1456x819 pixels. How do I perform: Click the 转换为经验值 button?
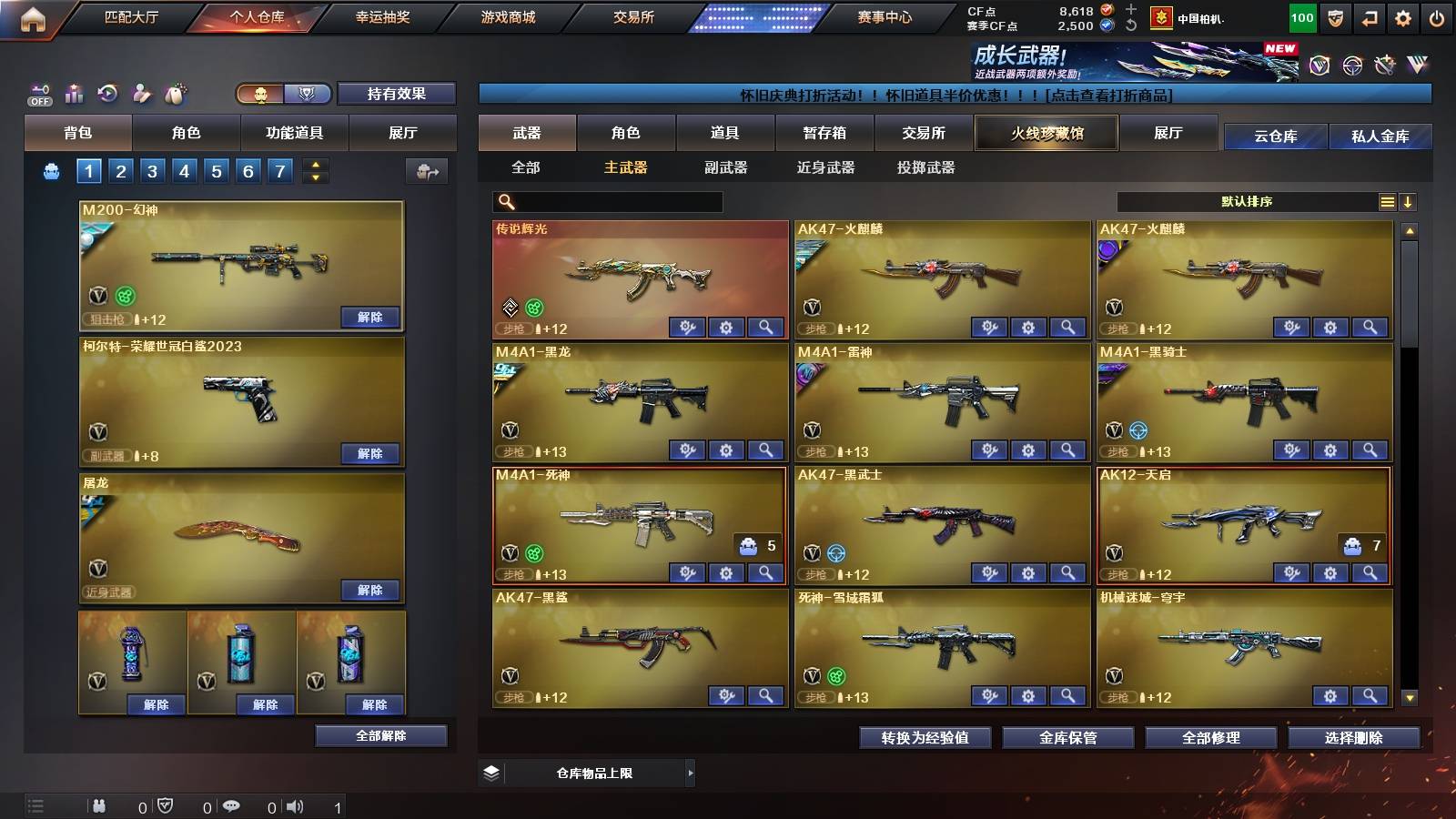point(925,739)
